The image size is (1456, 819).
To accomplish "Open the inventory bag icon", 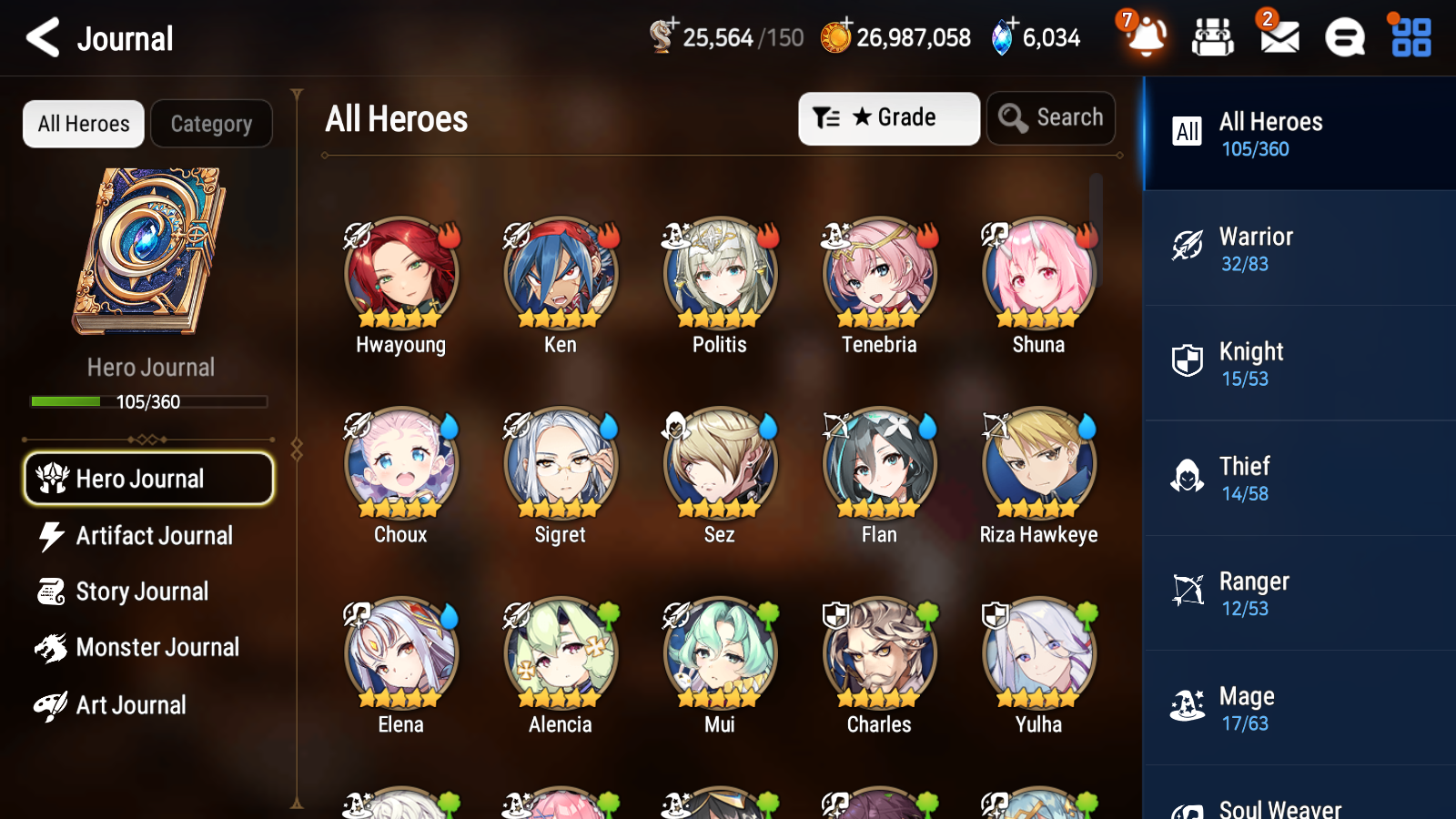I will coord(1213,37).
